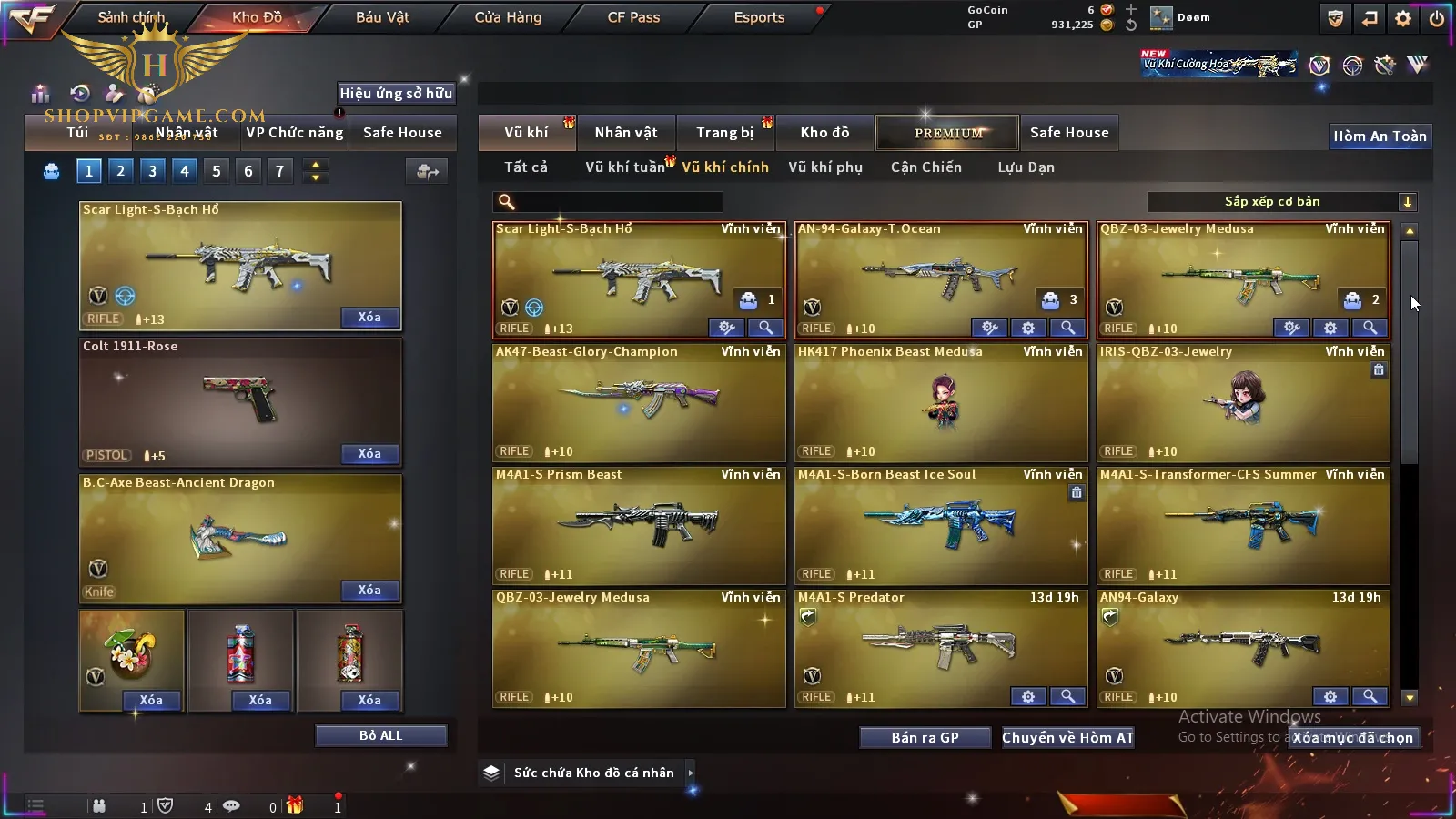Image resolution: width=1456 pixels, height=819 pixels.
Task: Show the Vũ khí phụ category
Action: coord(824,167)
